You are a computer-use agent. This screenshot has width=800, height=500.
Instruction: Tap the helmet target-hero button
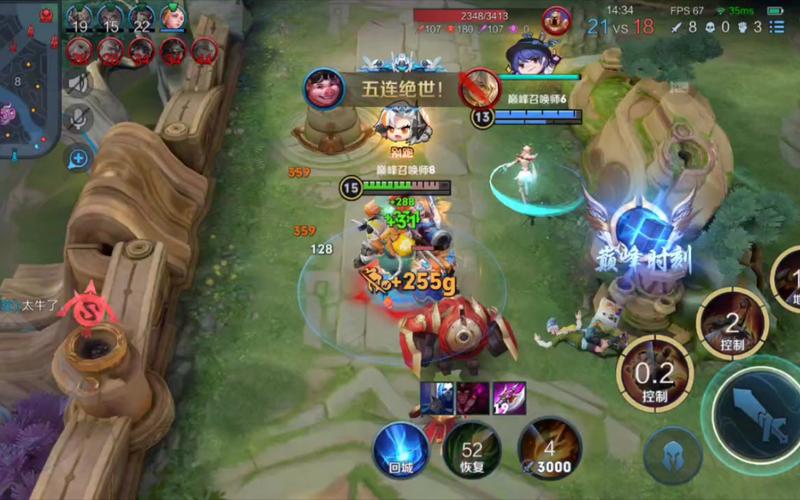671,455
